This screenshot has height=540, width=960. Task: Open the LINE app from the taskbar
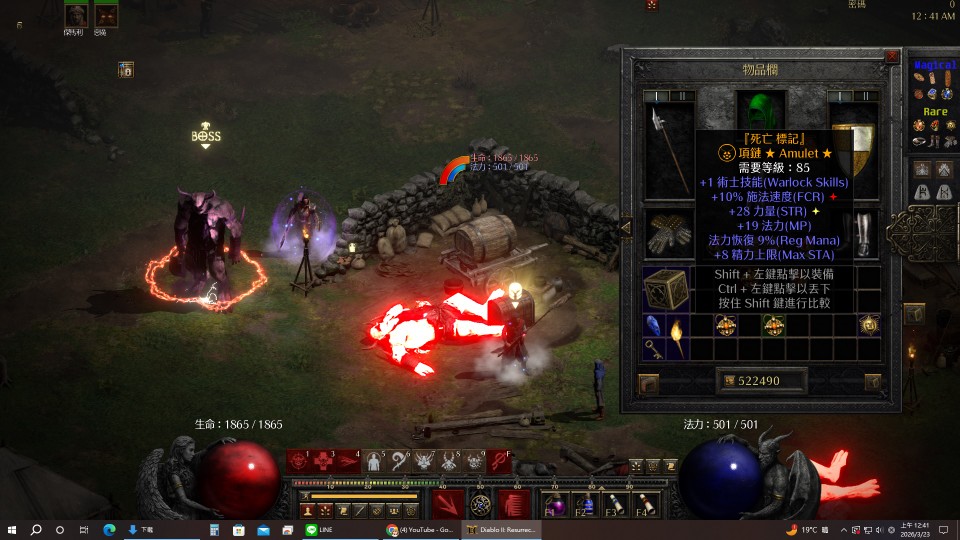(320, 529)
